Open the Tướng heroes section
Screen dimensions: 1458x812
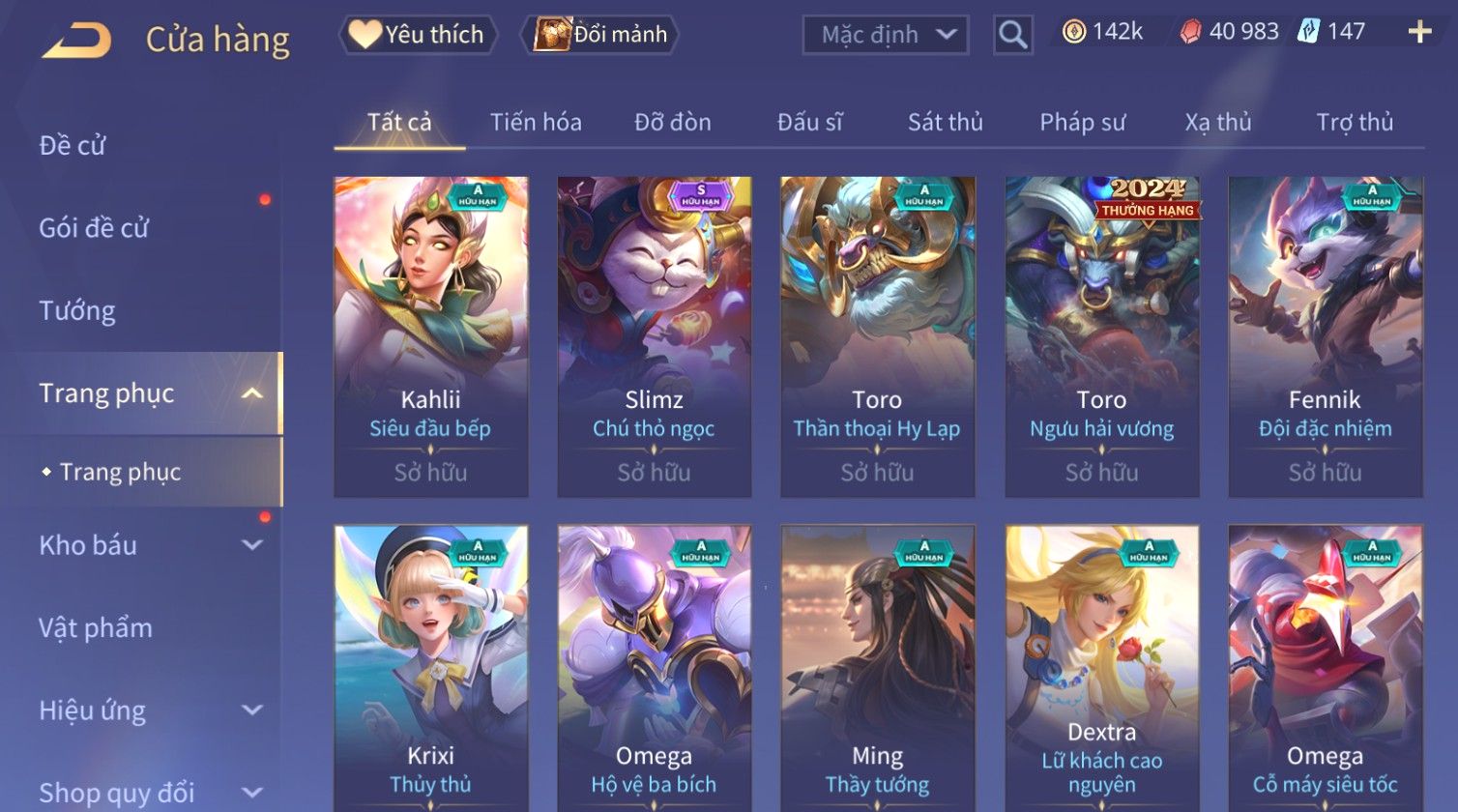tap(77, 311)
